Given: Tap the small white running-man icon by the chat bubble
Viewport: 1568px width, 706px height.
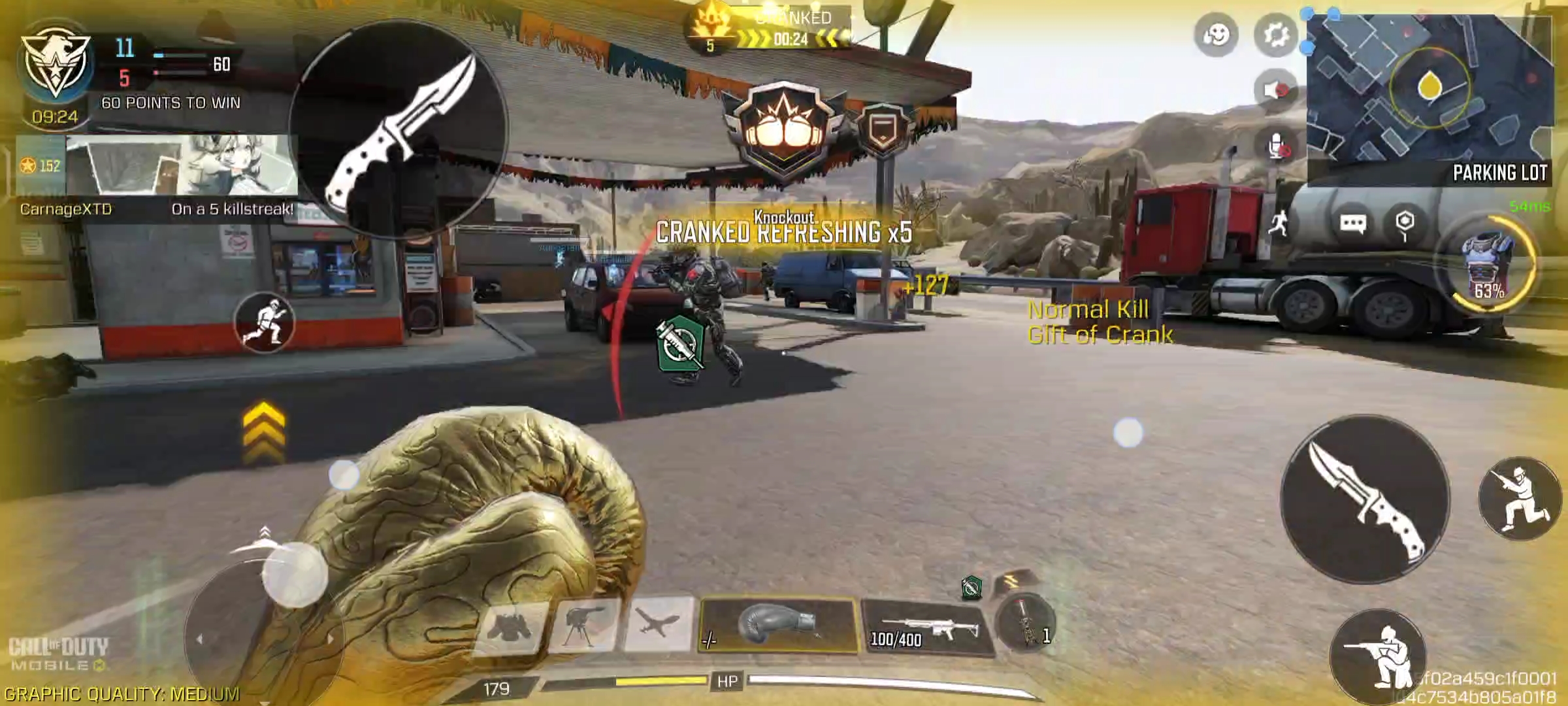Looking at the screenshot, I should [x=1279, y=224].
